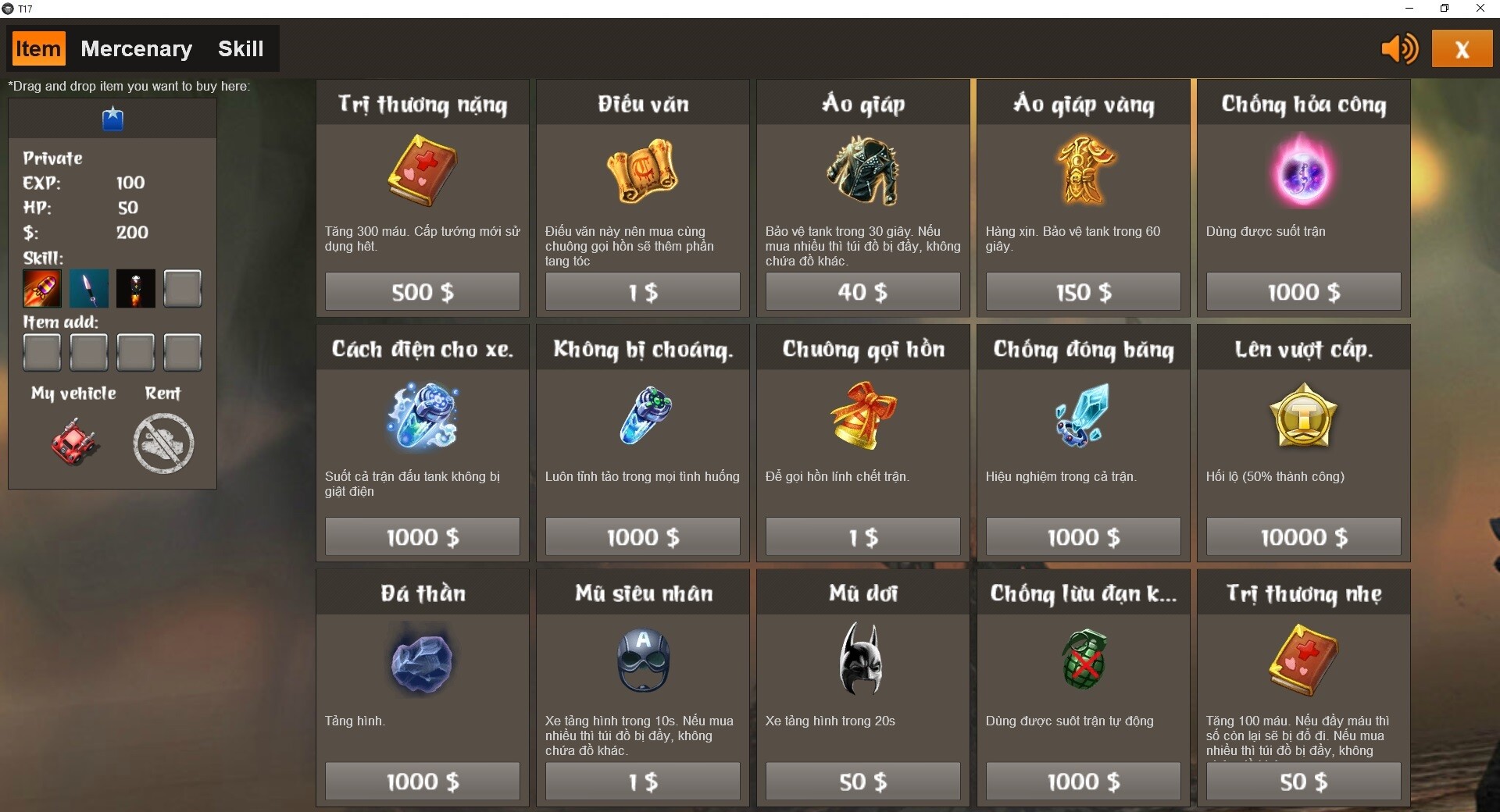The height and width of the screenshot is (812, 1500).
Task: Purchase Lên vượt cấp for 10000 $
Action: click(x=1302, y=536)
